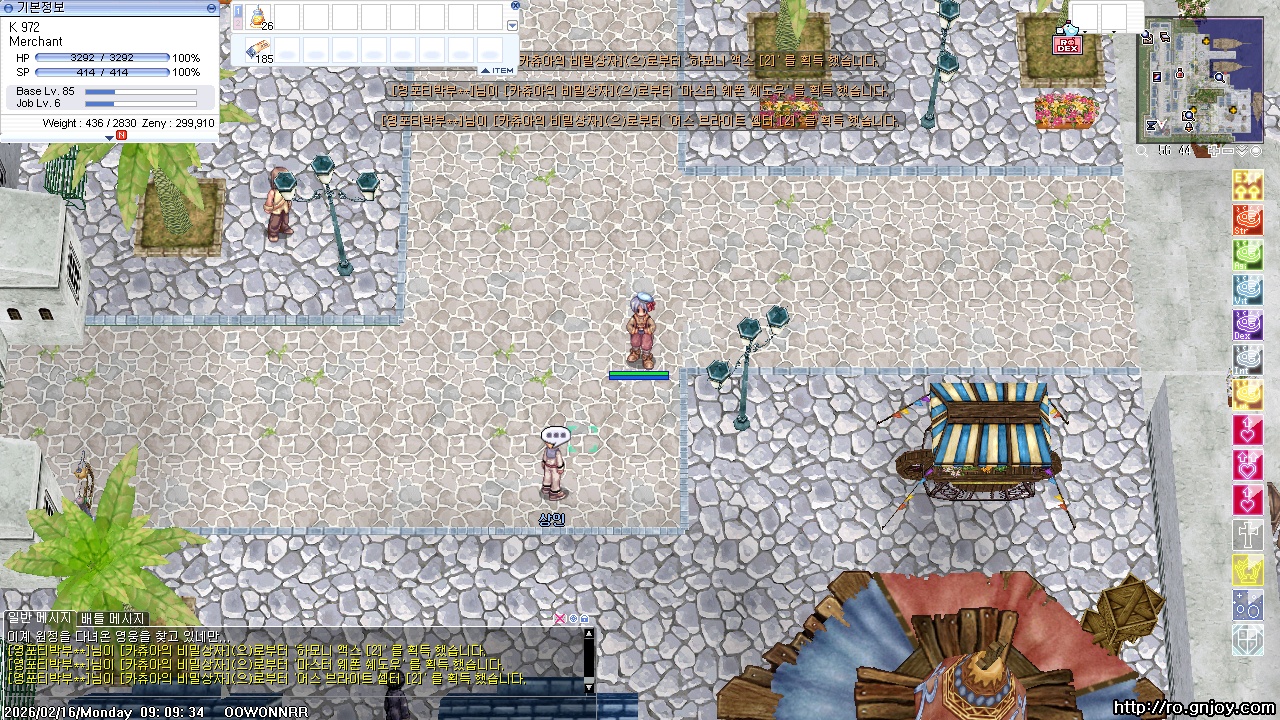This screenshot has height=720, width=1280.
Task: Use the potion item with 26 count
Action: [x=258, y=17]
